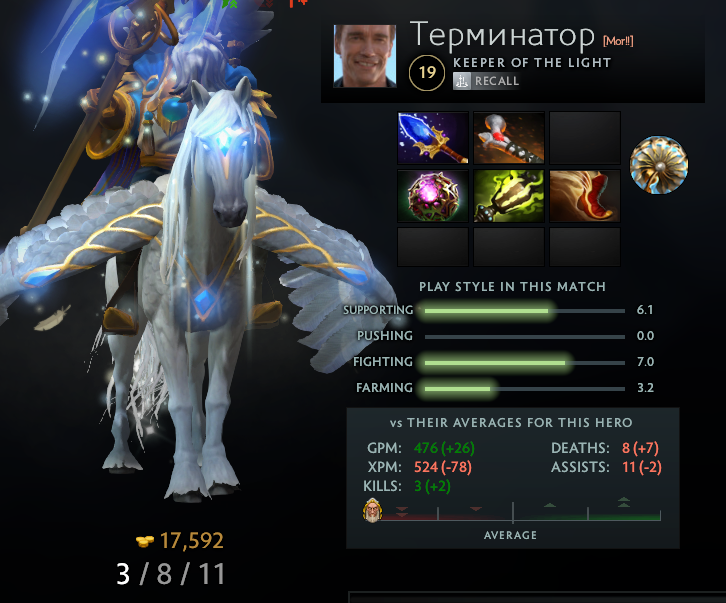
Task: Open the player's avatar portrait
Action: (364, 55)
